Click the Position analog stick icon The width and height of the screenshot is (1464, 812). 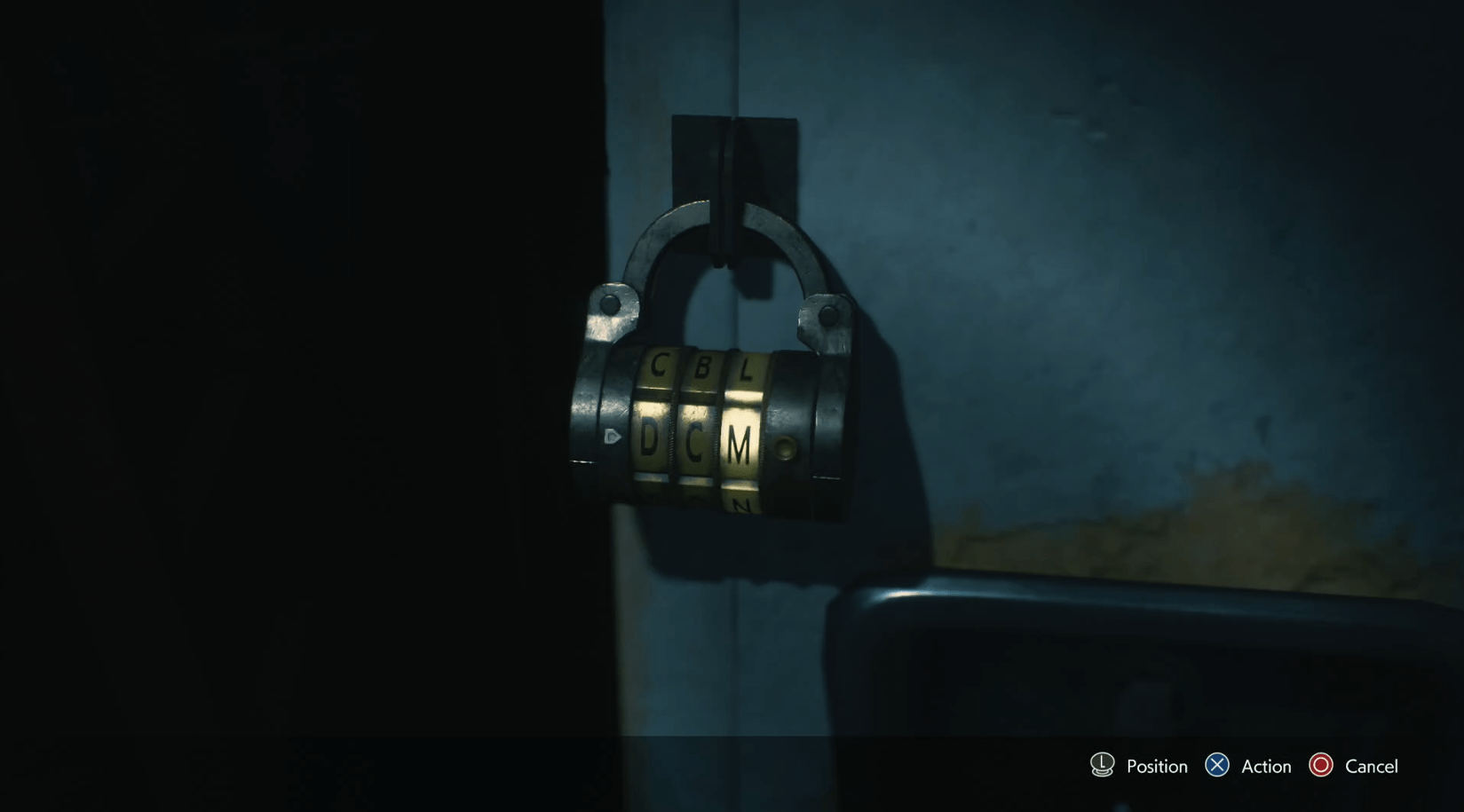pos(1101,765)
